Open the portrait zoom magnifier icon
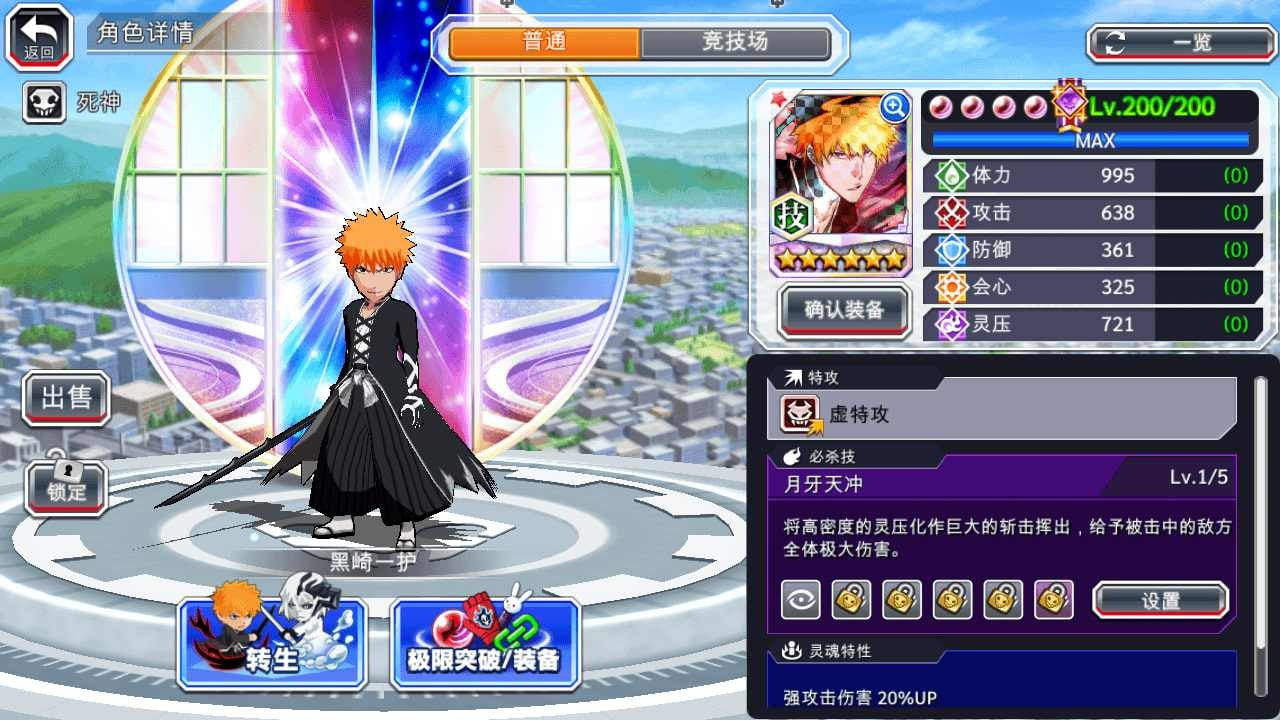This screenshot has width=1280, height=720. (x=894, y=108)
